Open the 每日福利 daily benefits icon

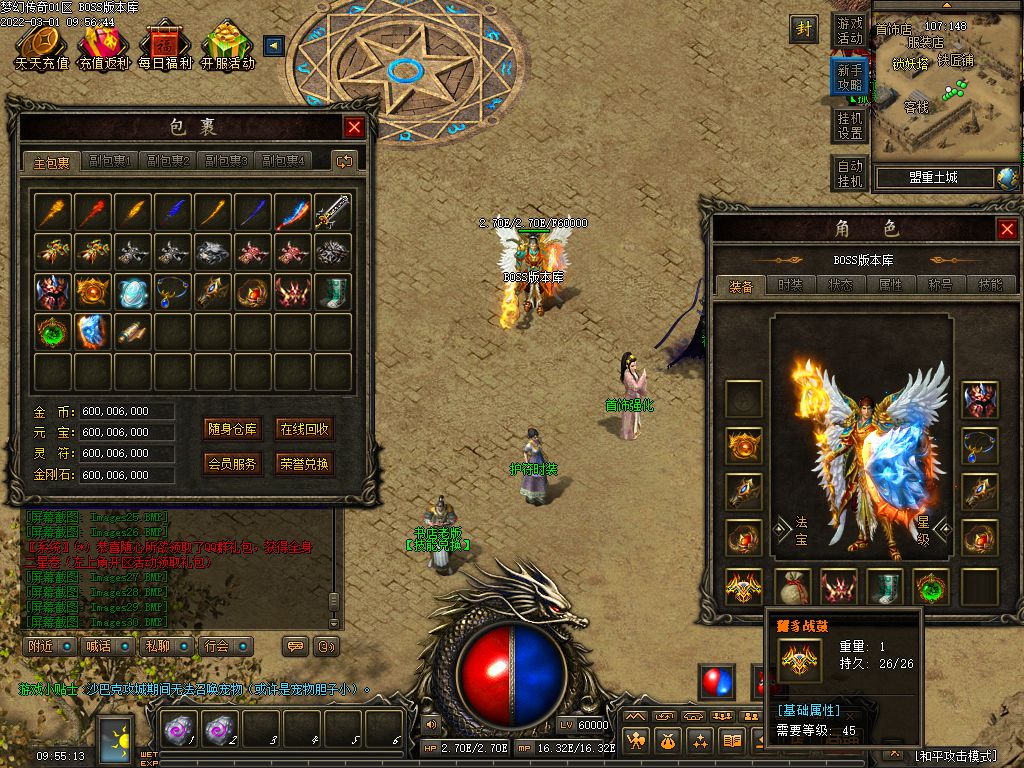click(x=163, y=47)
